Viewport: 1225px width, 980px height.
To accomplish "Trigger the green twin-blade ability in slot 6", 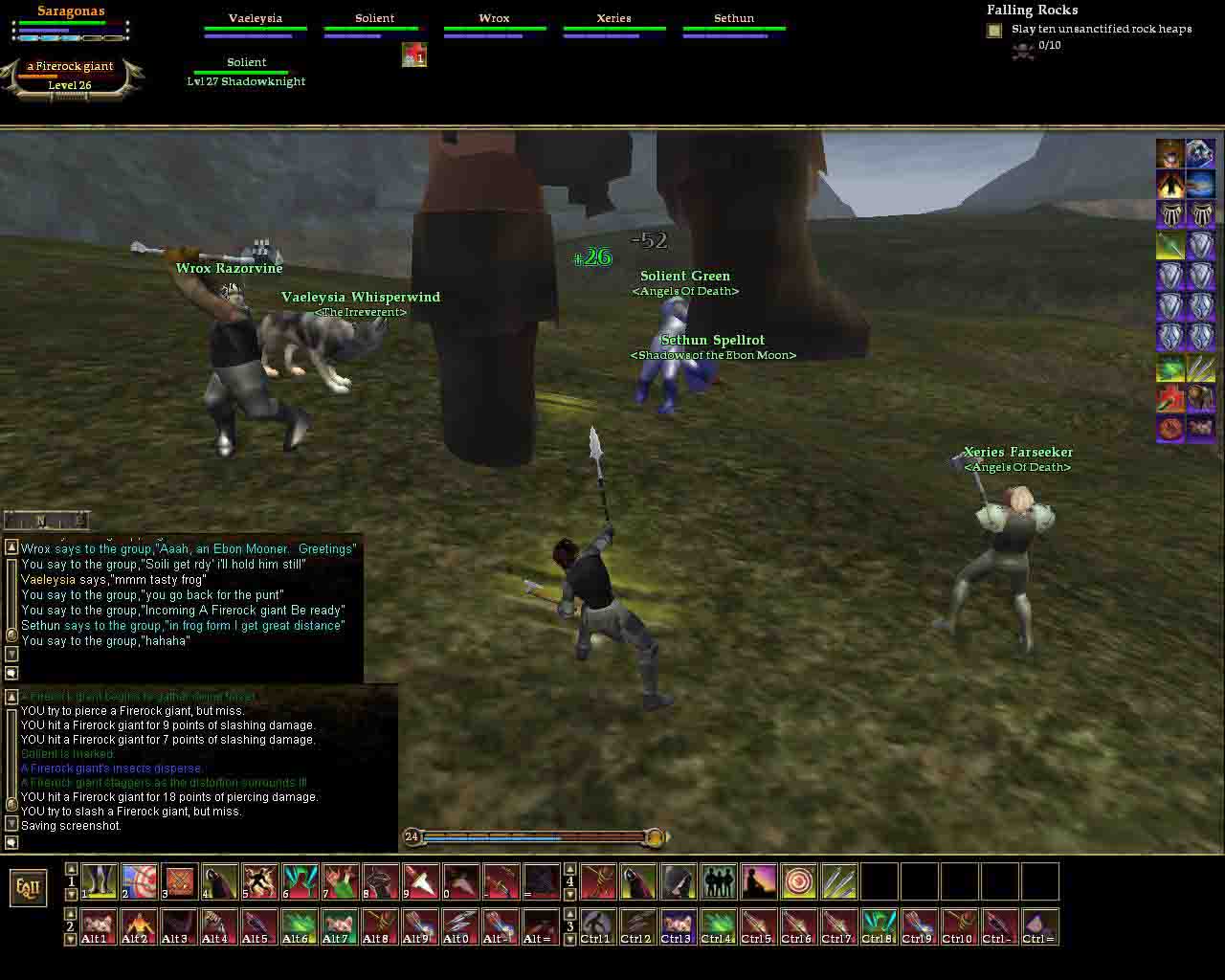I will click(300, 881).
